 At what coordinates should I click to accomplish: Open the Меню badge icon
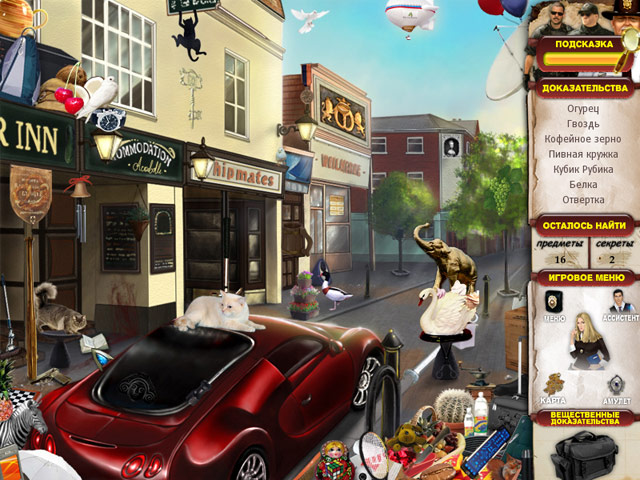click(x=554, y=303)
